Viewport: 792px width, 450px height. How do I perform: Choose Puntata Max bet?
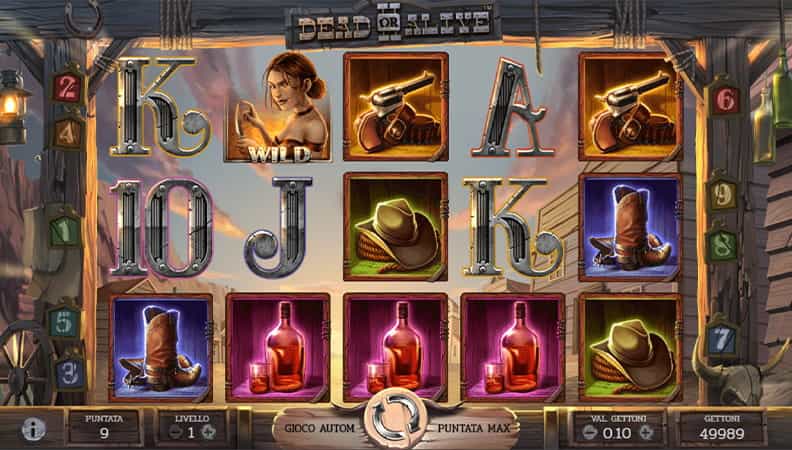click(x=471, y=428)
